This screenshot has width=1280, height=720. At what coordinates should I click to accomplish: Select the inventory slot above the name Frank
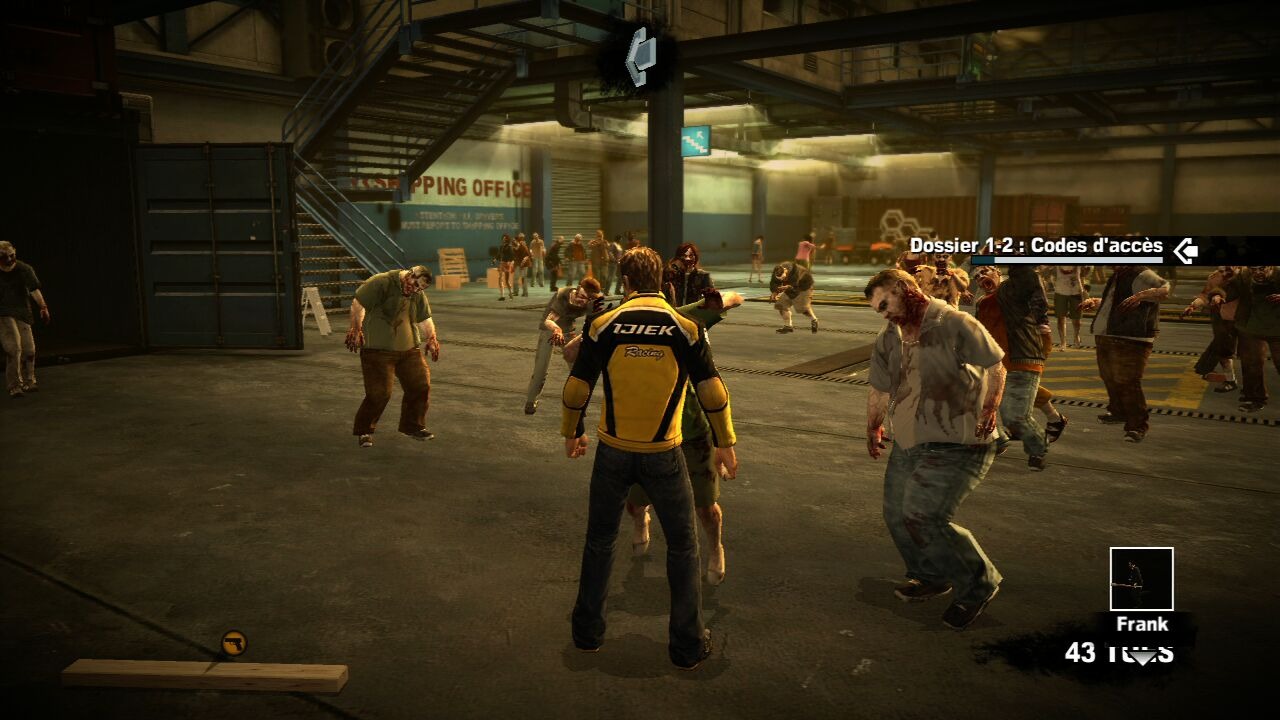point(1141,579)
